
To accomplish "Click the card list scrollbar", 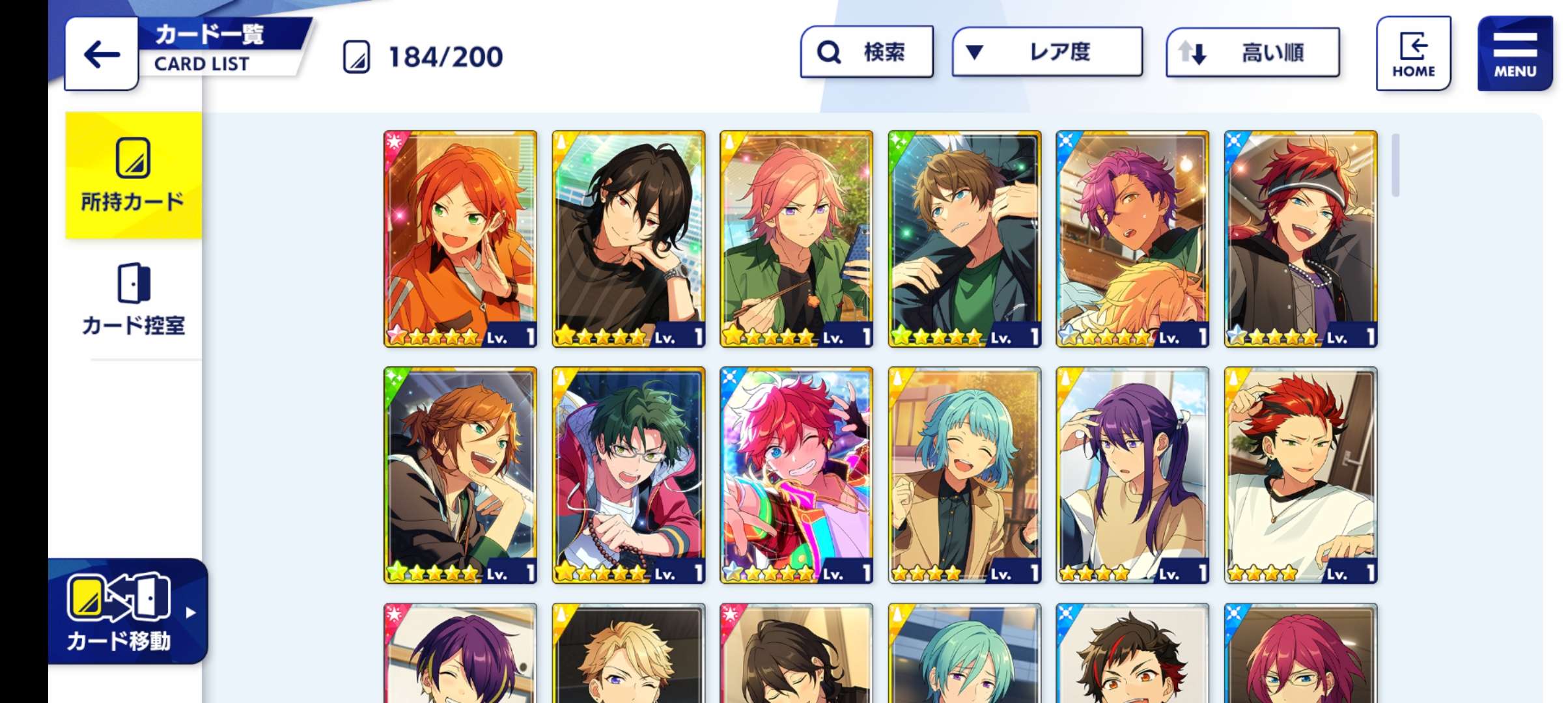I will [x=1395, y=165].
